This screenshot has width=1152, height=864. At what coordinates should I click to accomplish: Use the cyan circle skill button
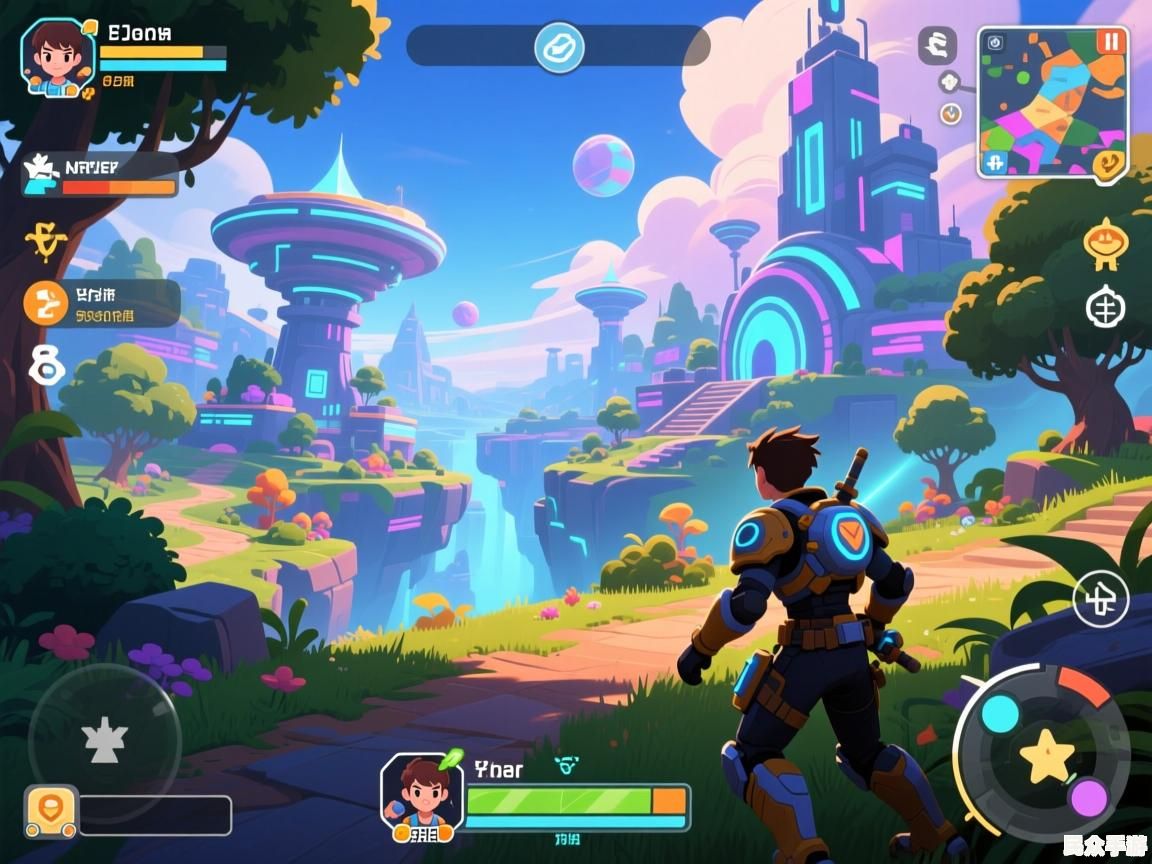point(1000,714)
